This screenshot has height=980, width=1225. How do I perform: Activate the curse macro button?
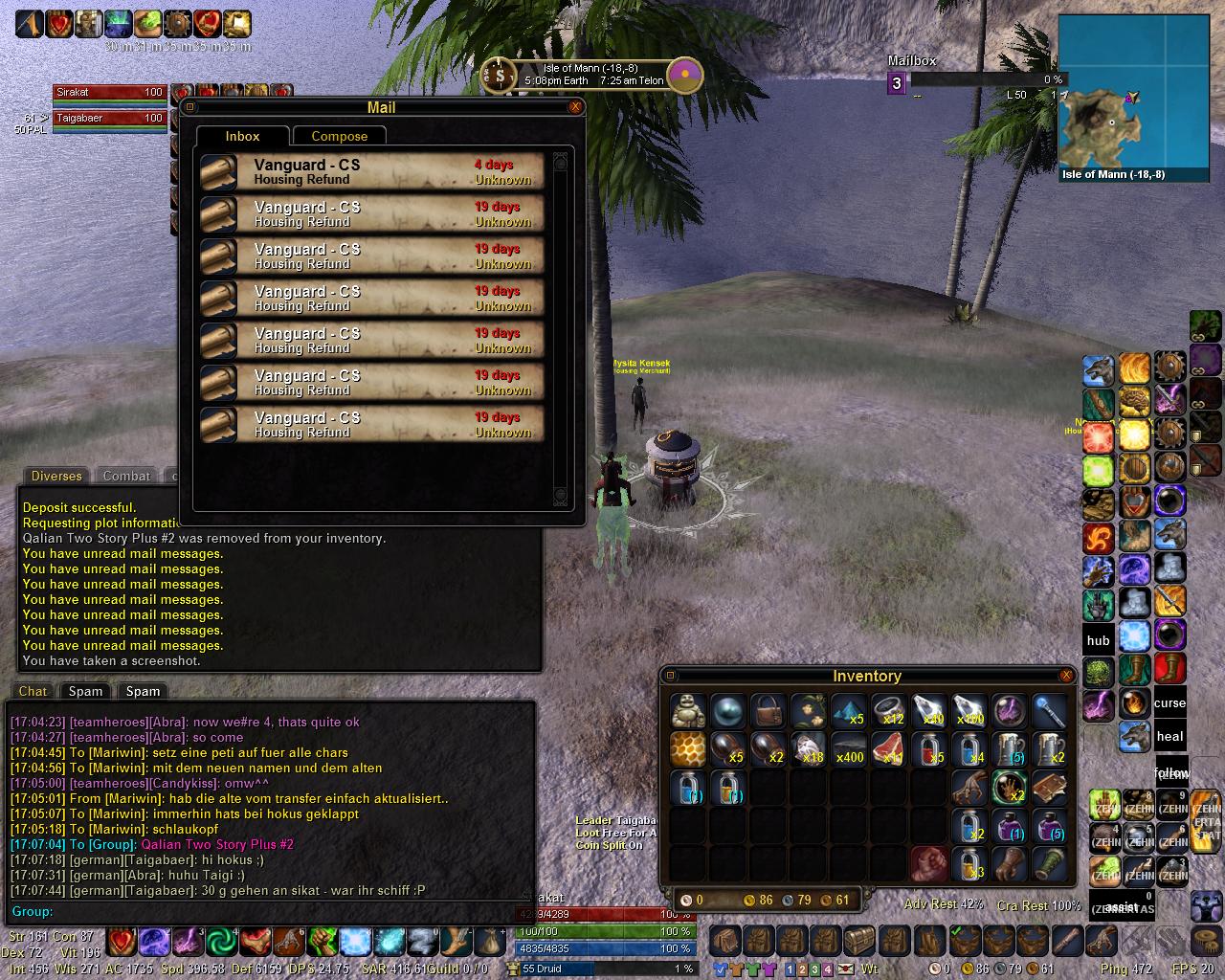point(1169,702)
